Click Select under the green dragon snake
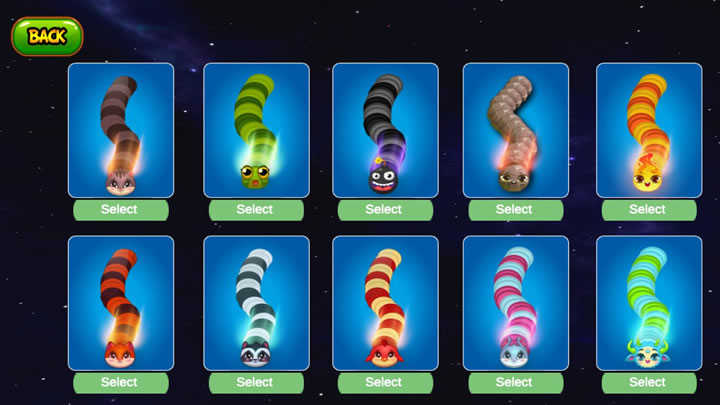 click(647, 382)
